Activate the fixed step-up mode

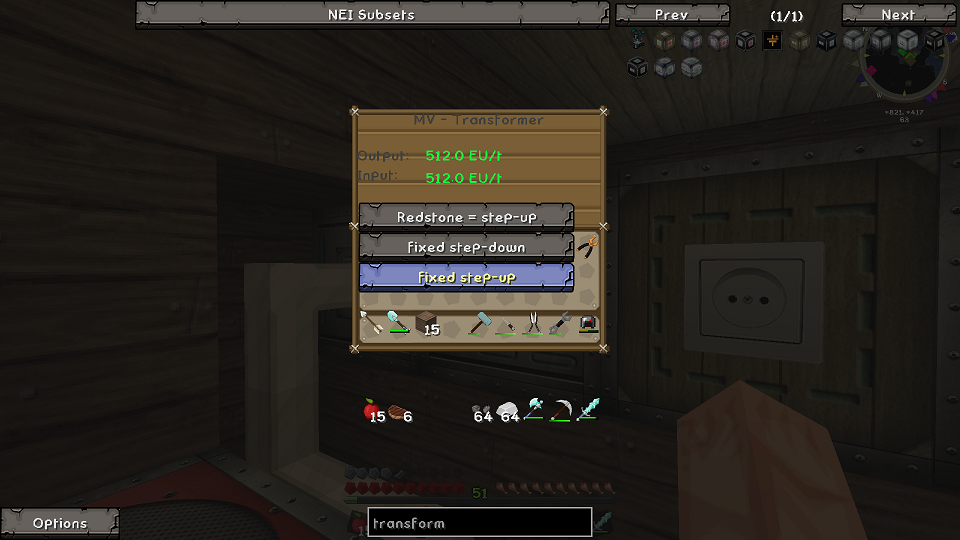pos(466,277)
